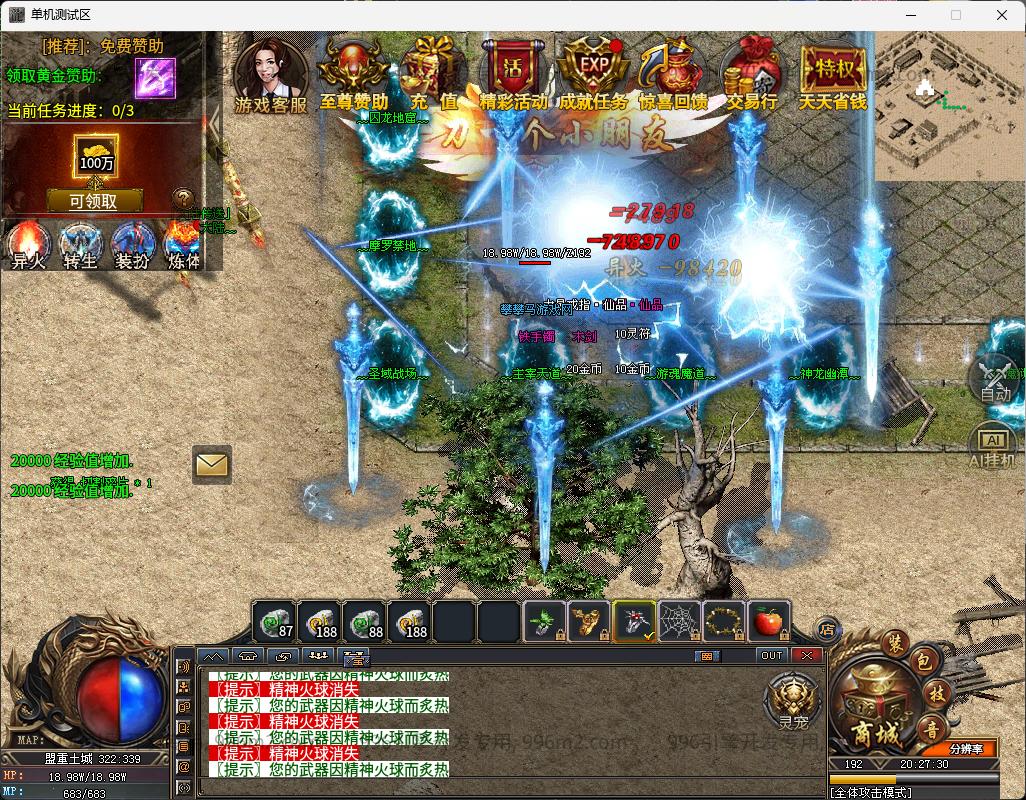Click the question mark help button
Viewport: 1026px width, 800px height.
click(x=182, y=198)
